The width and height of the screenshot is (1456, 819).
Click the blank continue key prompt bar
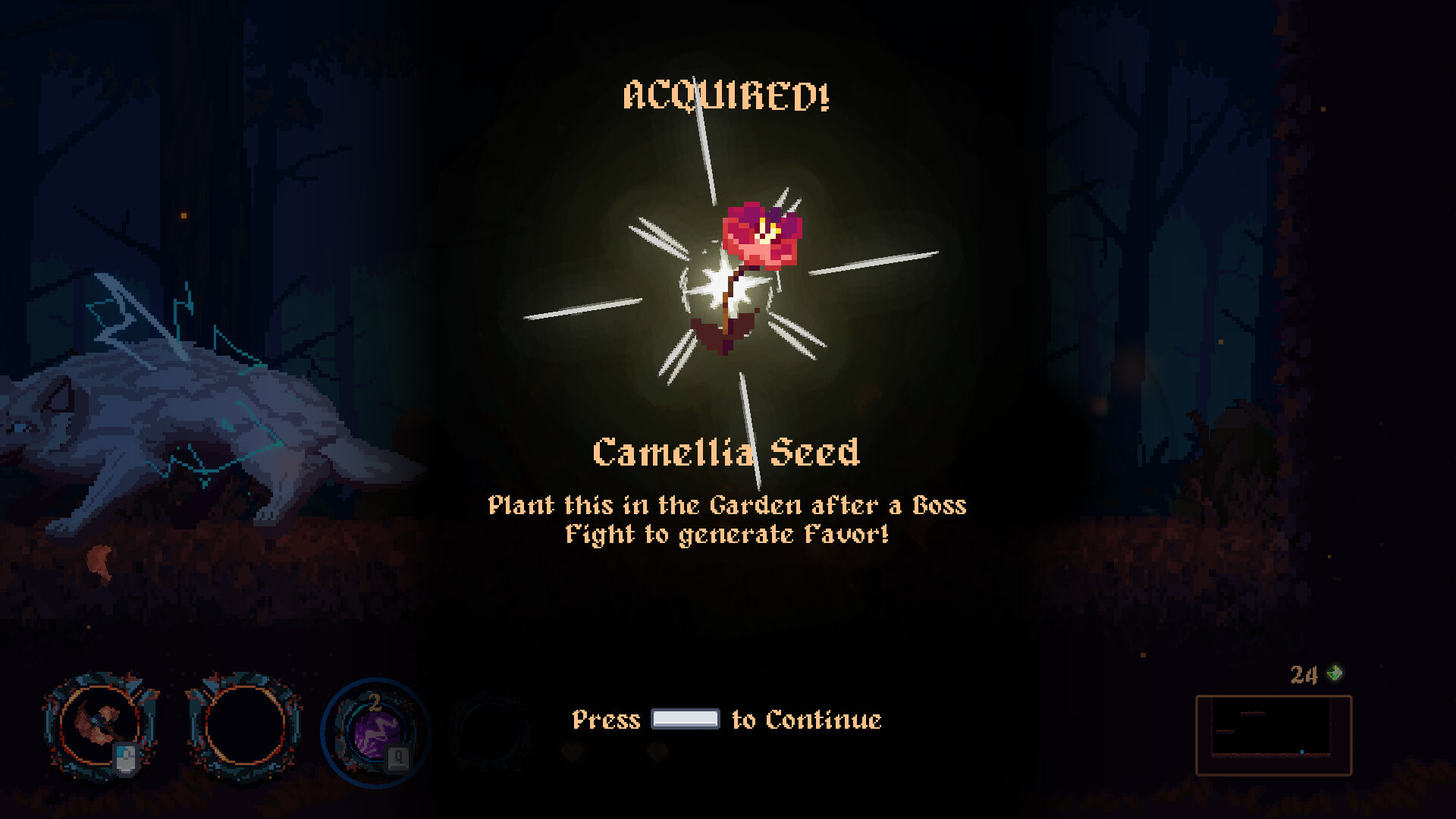tap(685, 719)
